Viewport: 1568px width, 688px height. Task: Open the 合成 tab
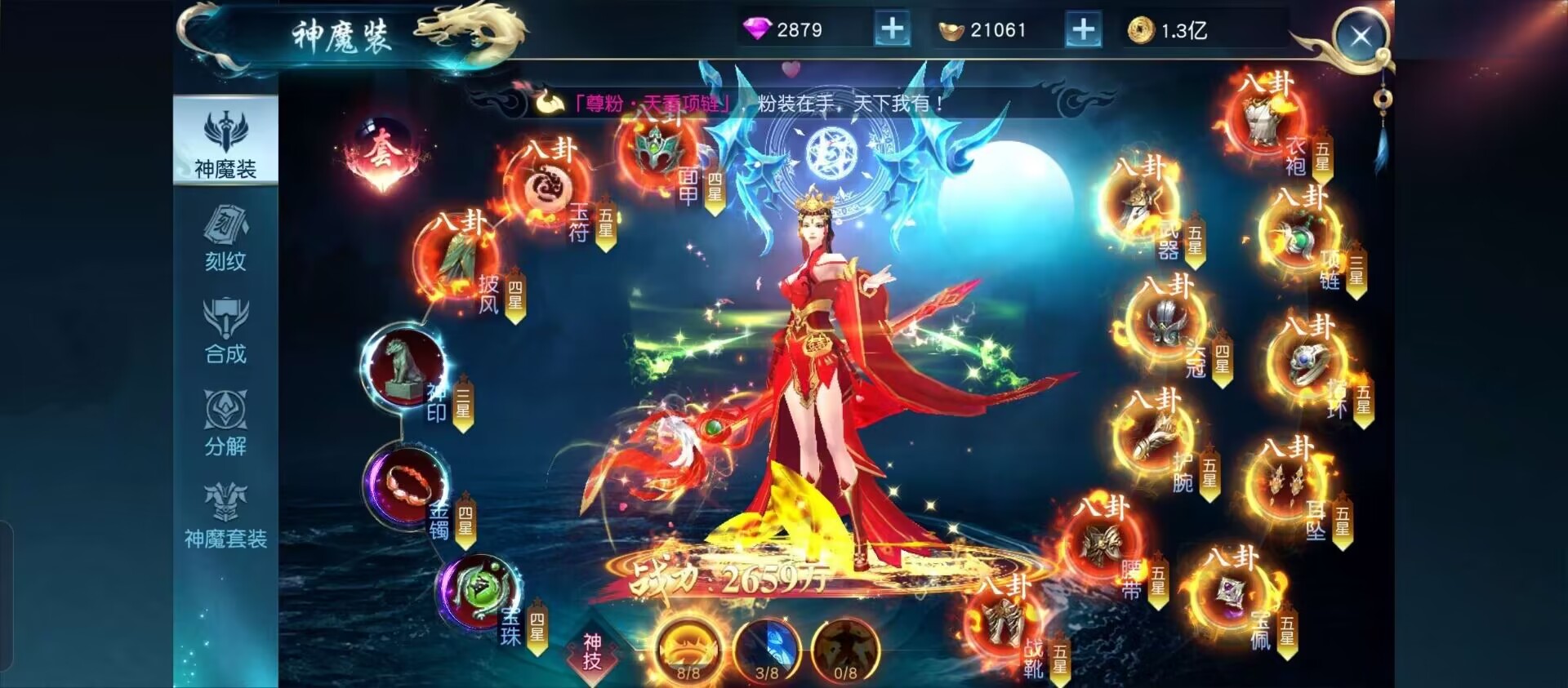[225, 331]
